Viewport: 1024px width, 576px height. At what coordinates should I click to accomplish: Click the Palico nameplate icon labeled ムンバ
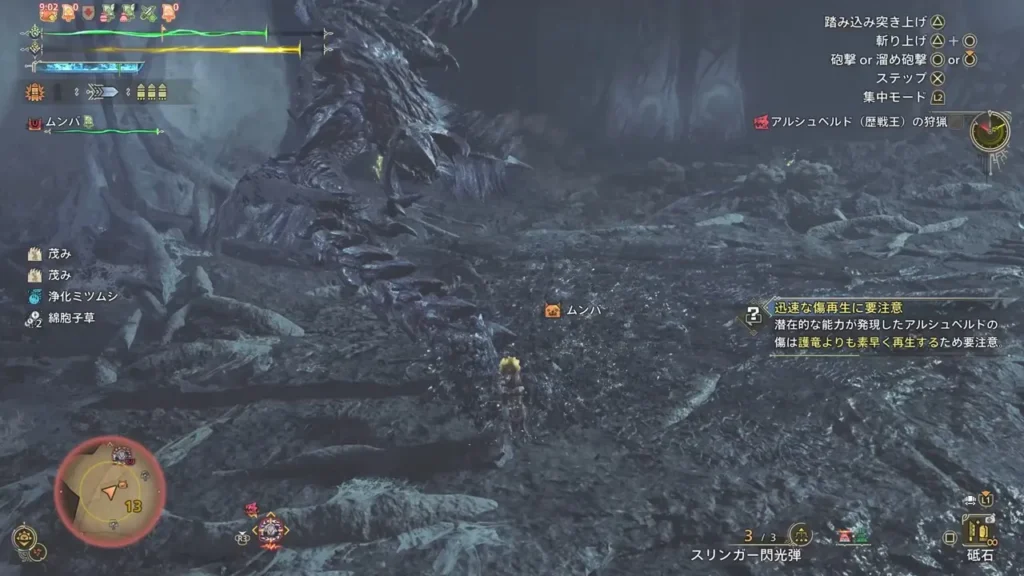pos(551,311)
